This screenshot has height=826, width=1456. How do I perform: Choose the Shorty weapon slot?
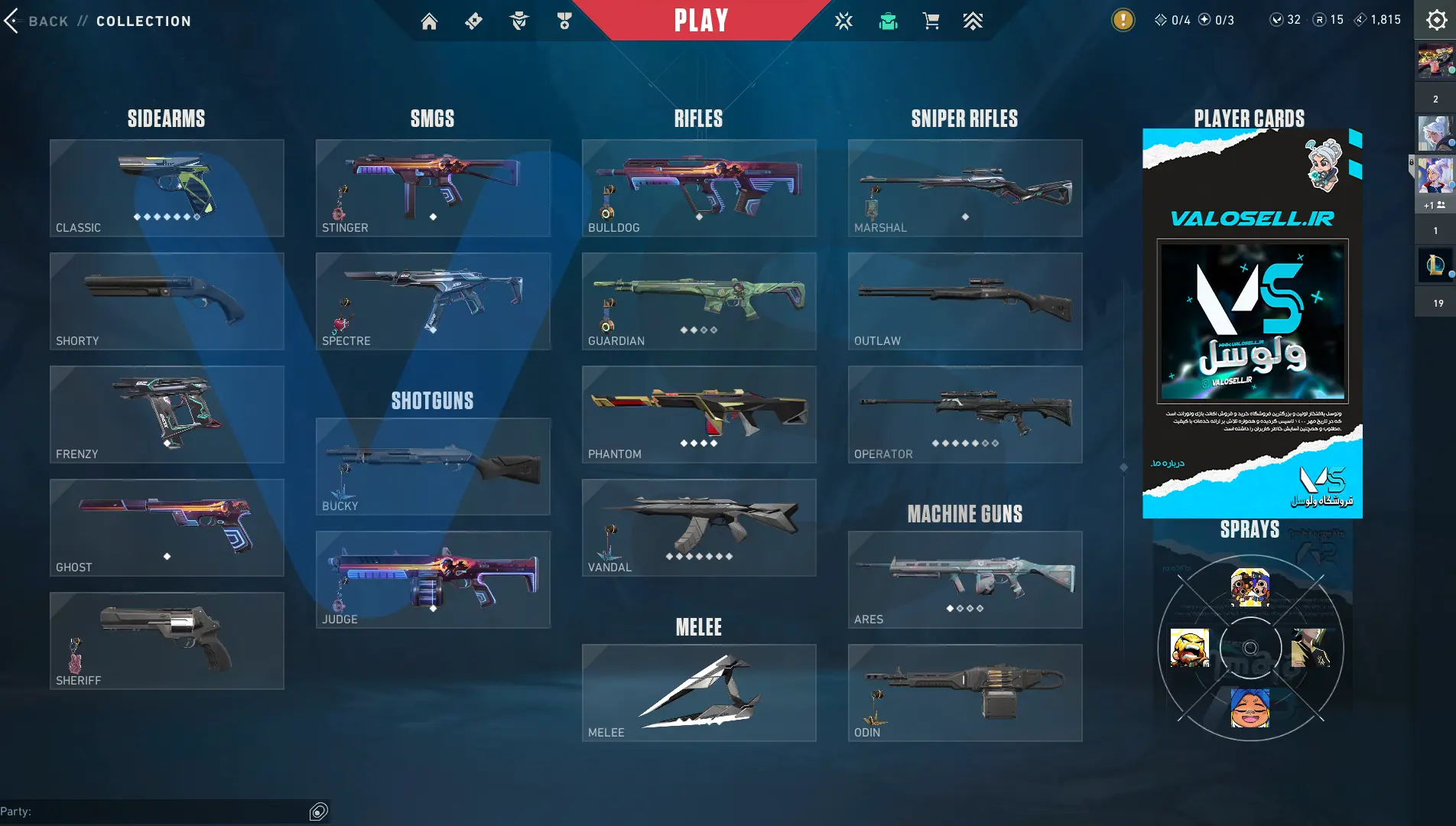click(x=167, y=301)
